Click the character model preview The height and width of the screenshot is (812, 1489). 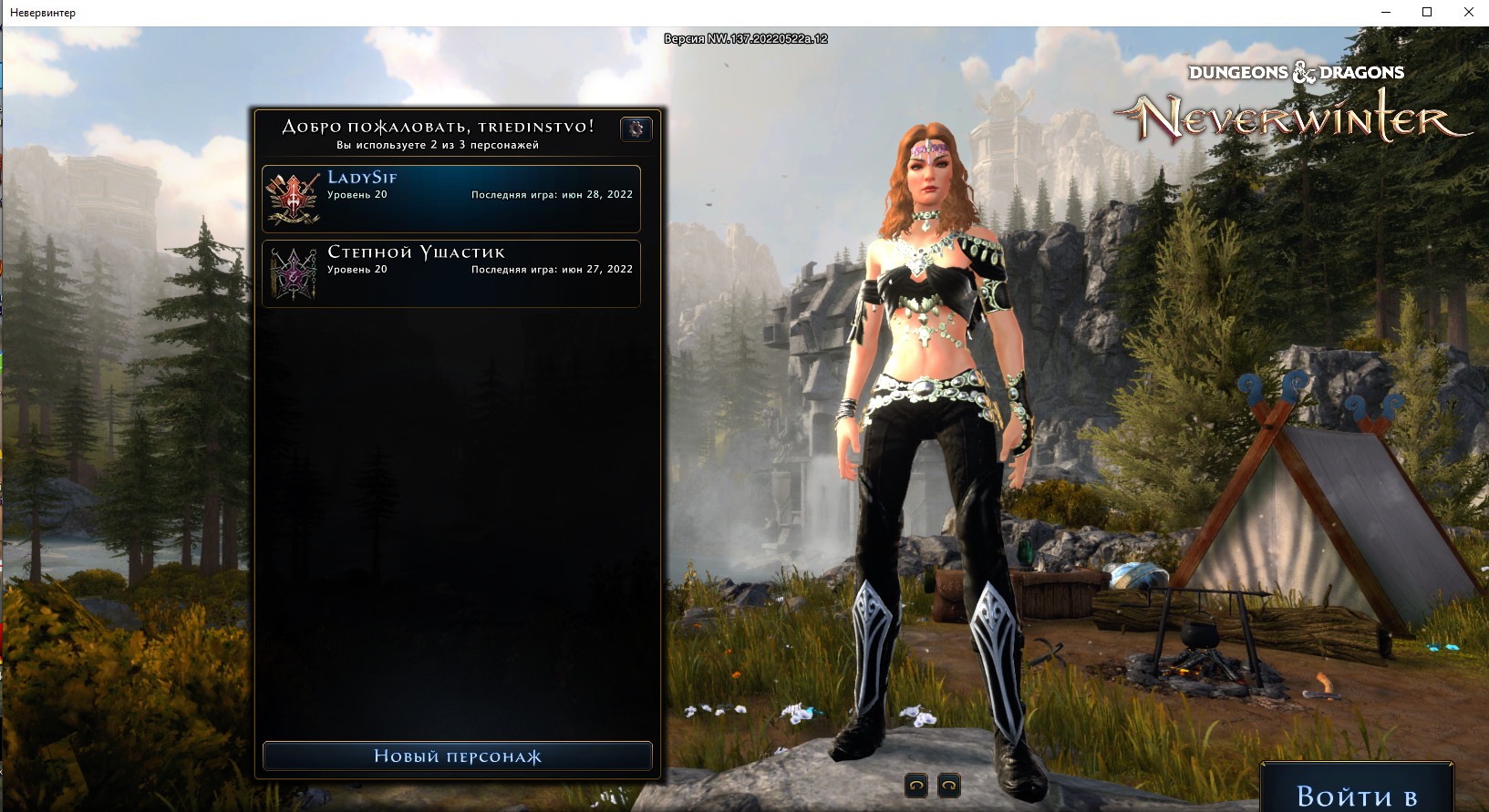(x=921, y=410)
